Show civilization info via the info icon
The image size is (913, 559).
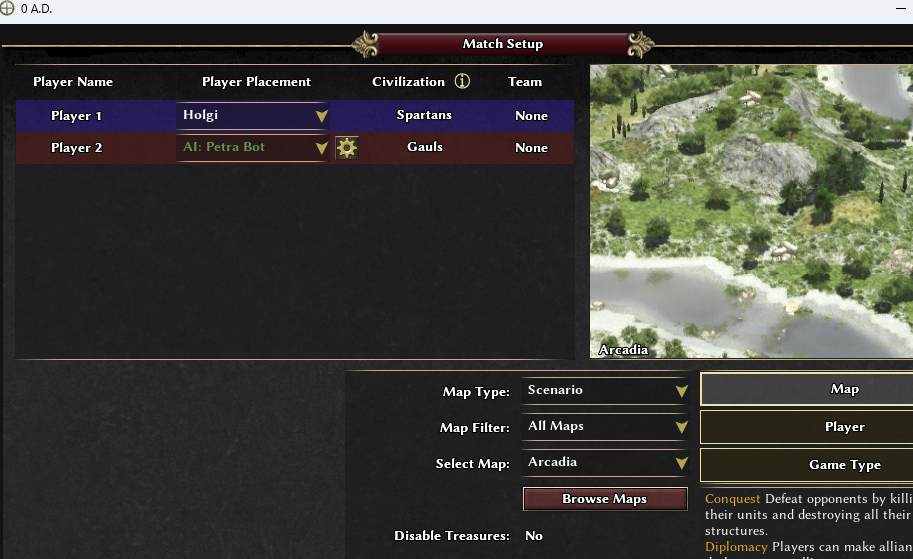[462, 82]
